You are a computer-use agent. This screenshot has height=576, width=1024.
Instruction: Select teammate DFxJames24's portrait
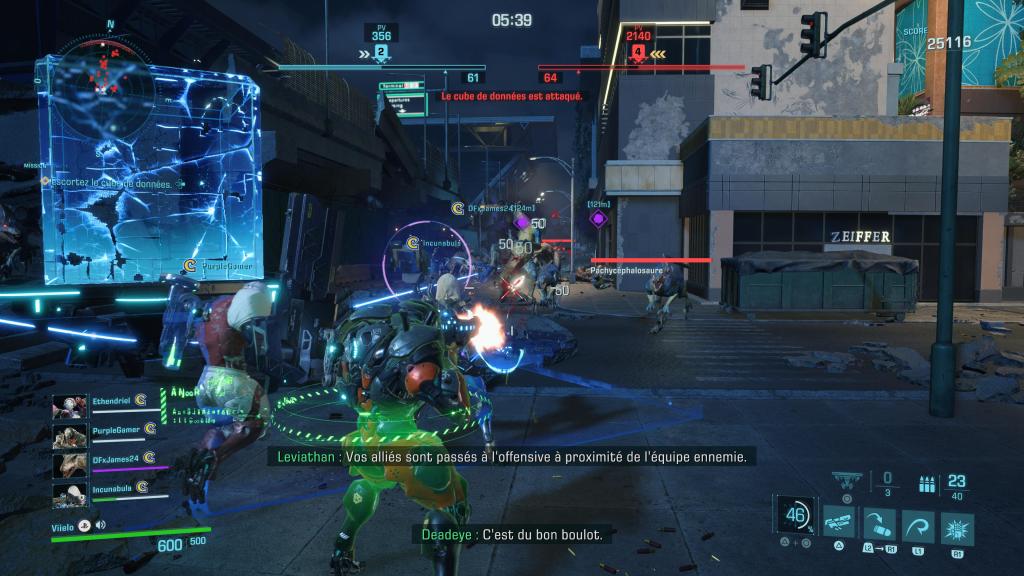[x=70, y=464]
